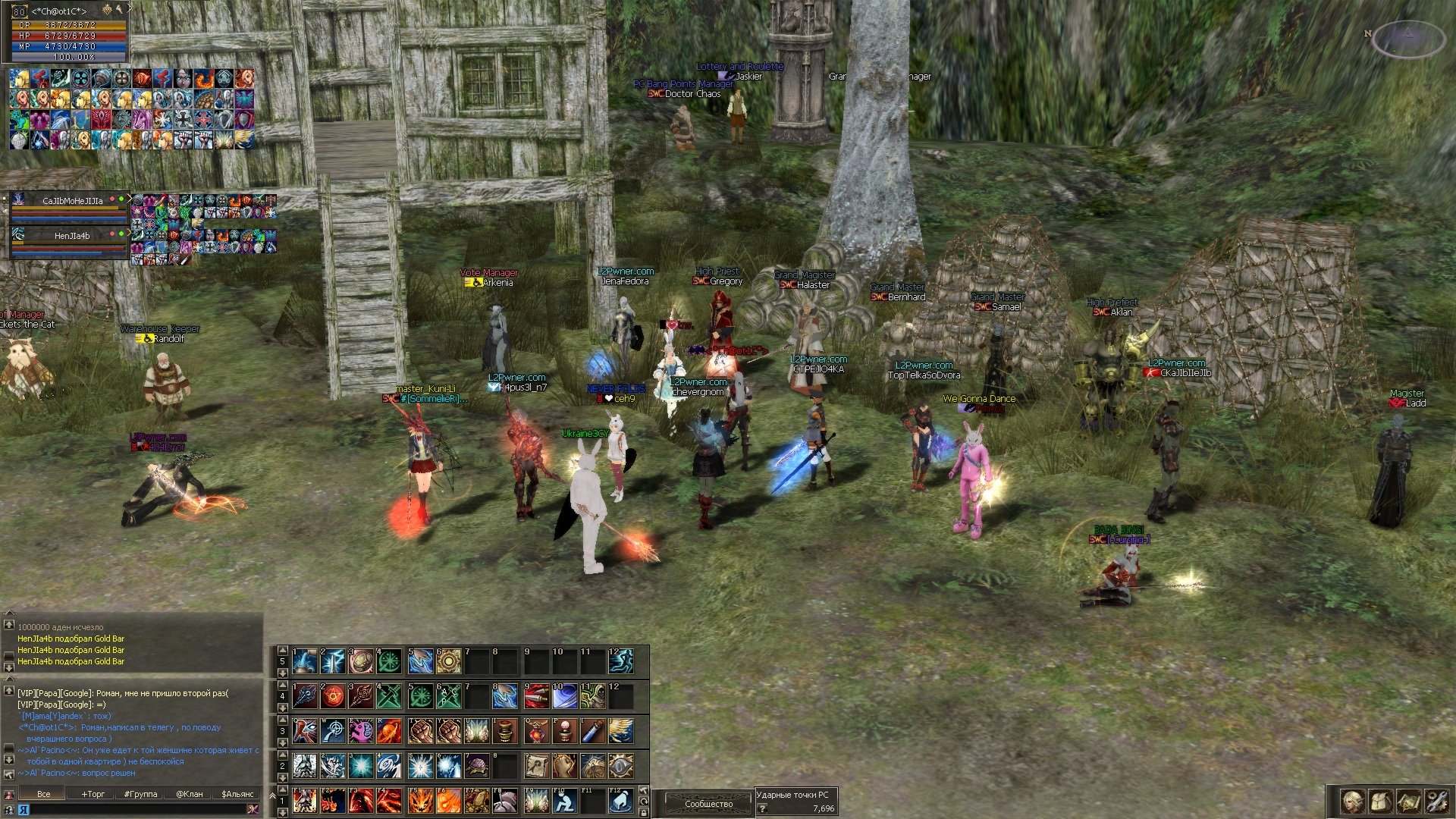This screenshot has width=1456, height=819.
Task: Open the character portrait menu icon
Action: (1352, 801)
